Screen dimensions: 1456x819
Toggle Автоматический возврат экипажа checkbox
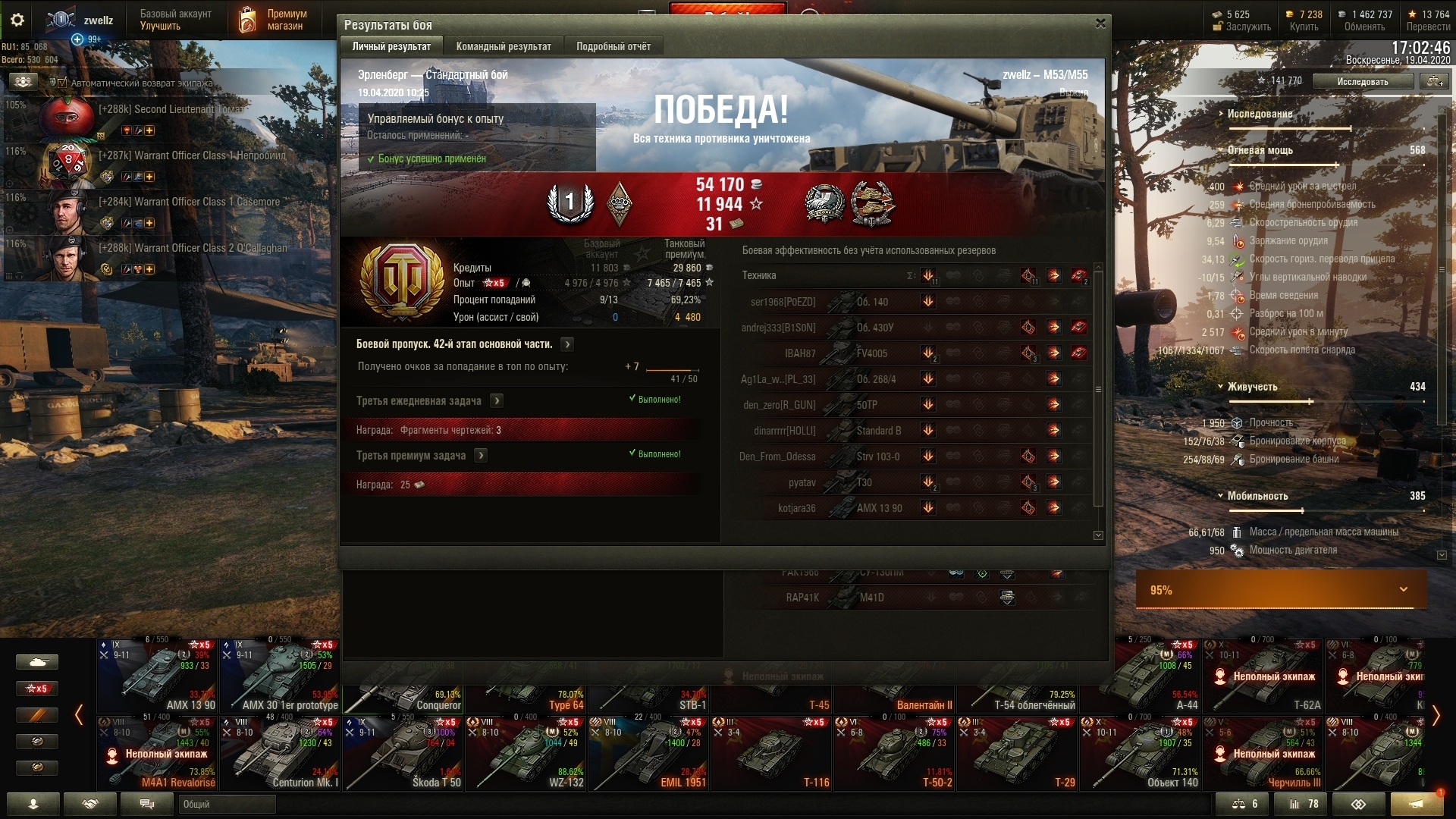[63, 83]
